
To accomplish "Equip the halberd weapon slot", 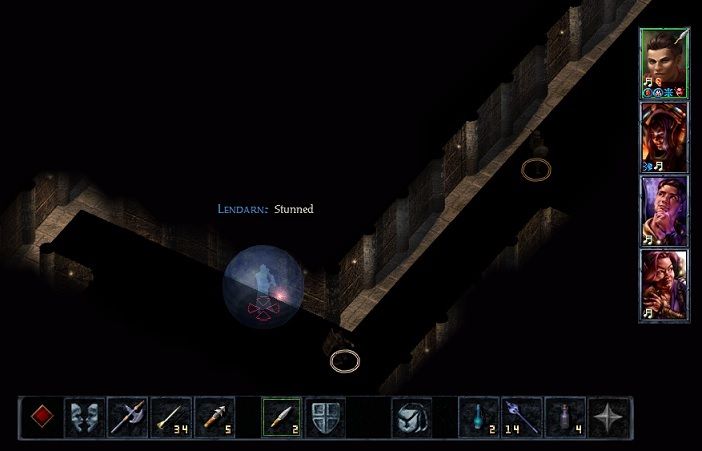I will point(128,416).
